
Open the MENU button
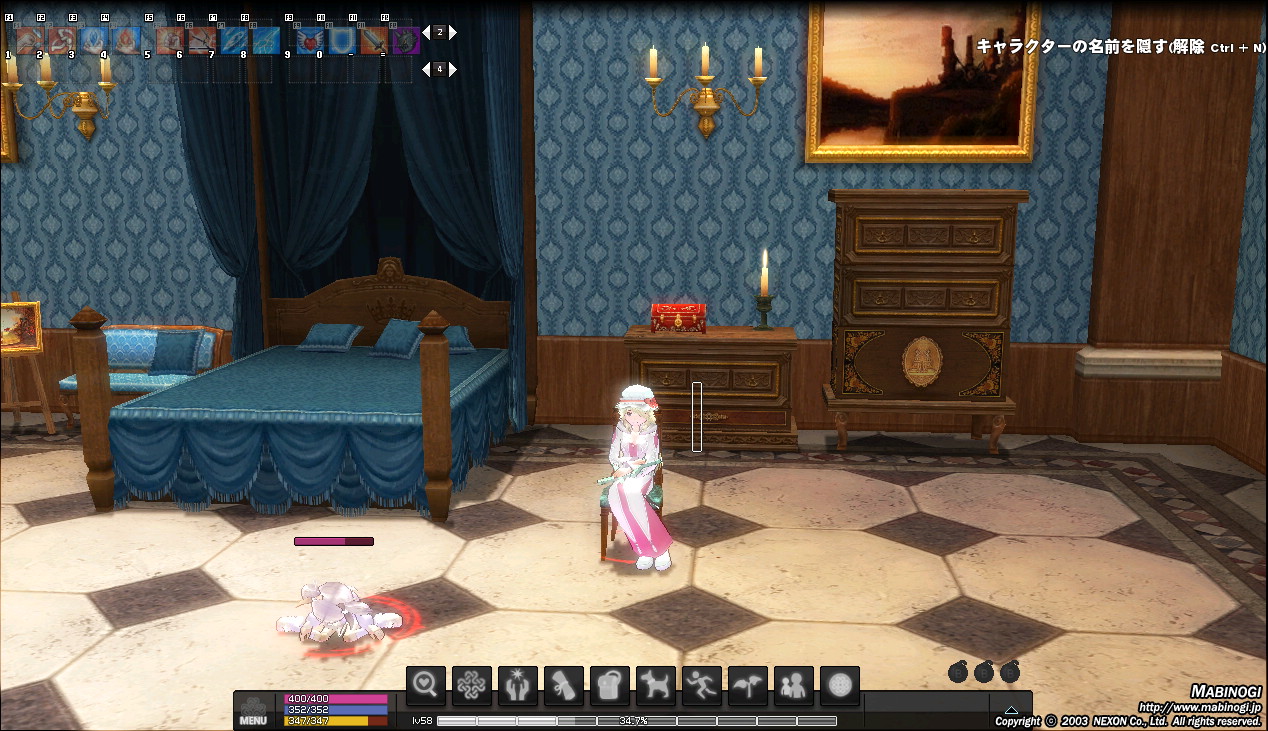pyautogui.click(x=253, y=709)
